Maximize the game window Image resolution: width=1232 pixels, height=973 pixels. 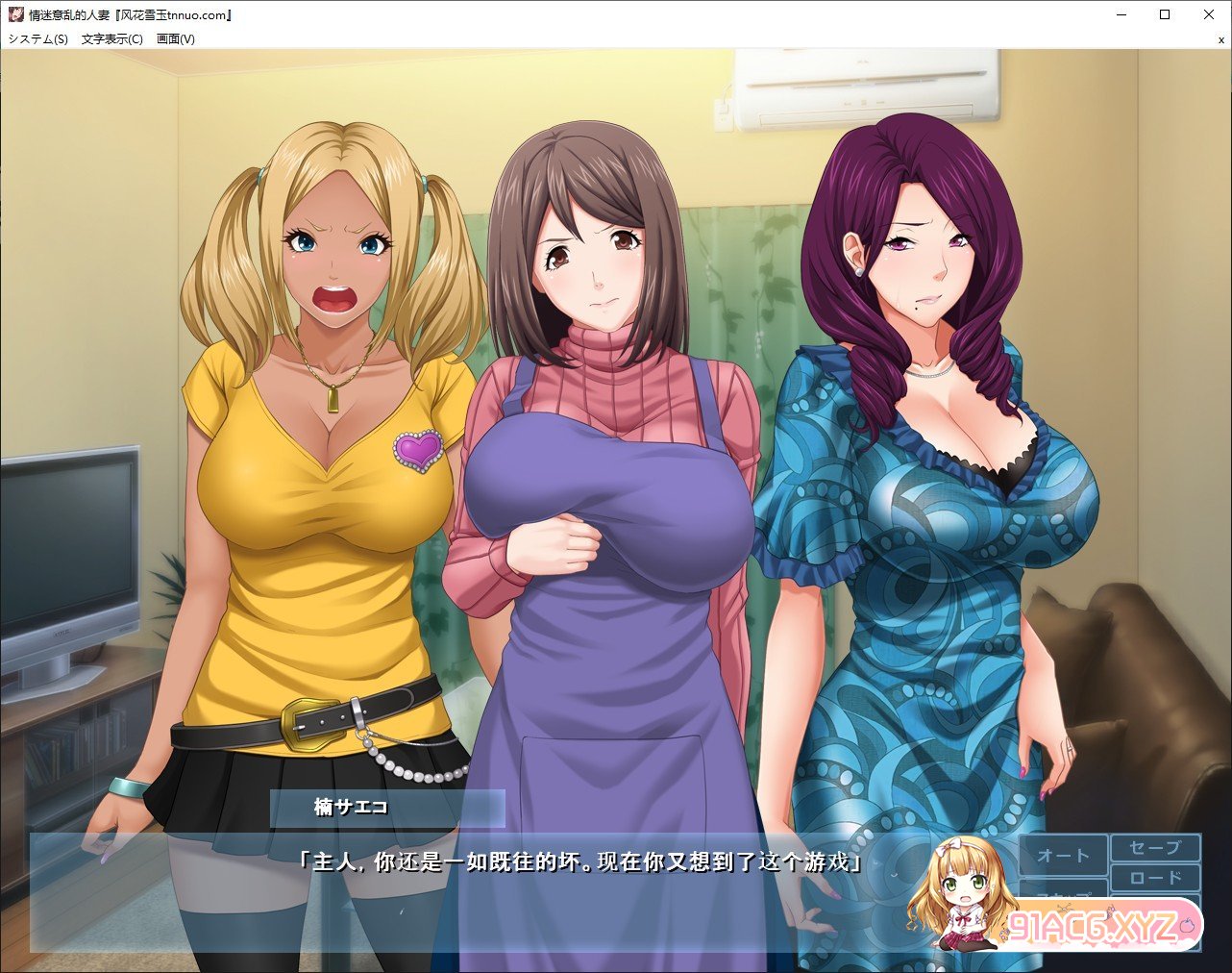(x=1165, y=14)
